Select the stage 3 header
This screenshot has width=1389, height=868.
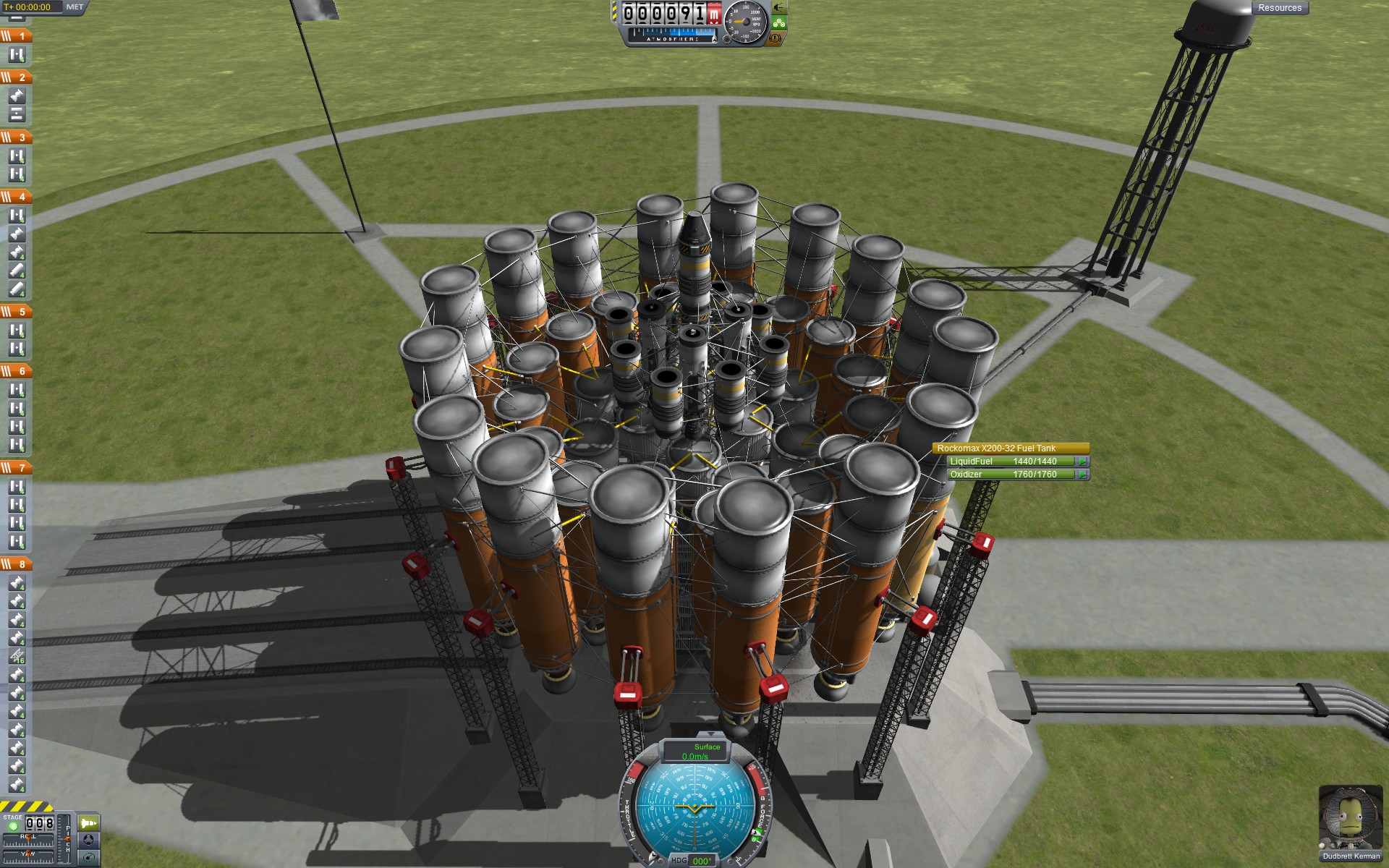16,137
